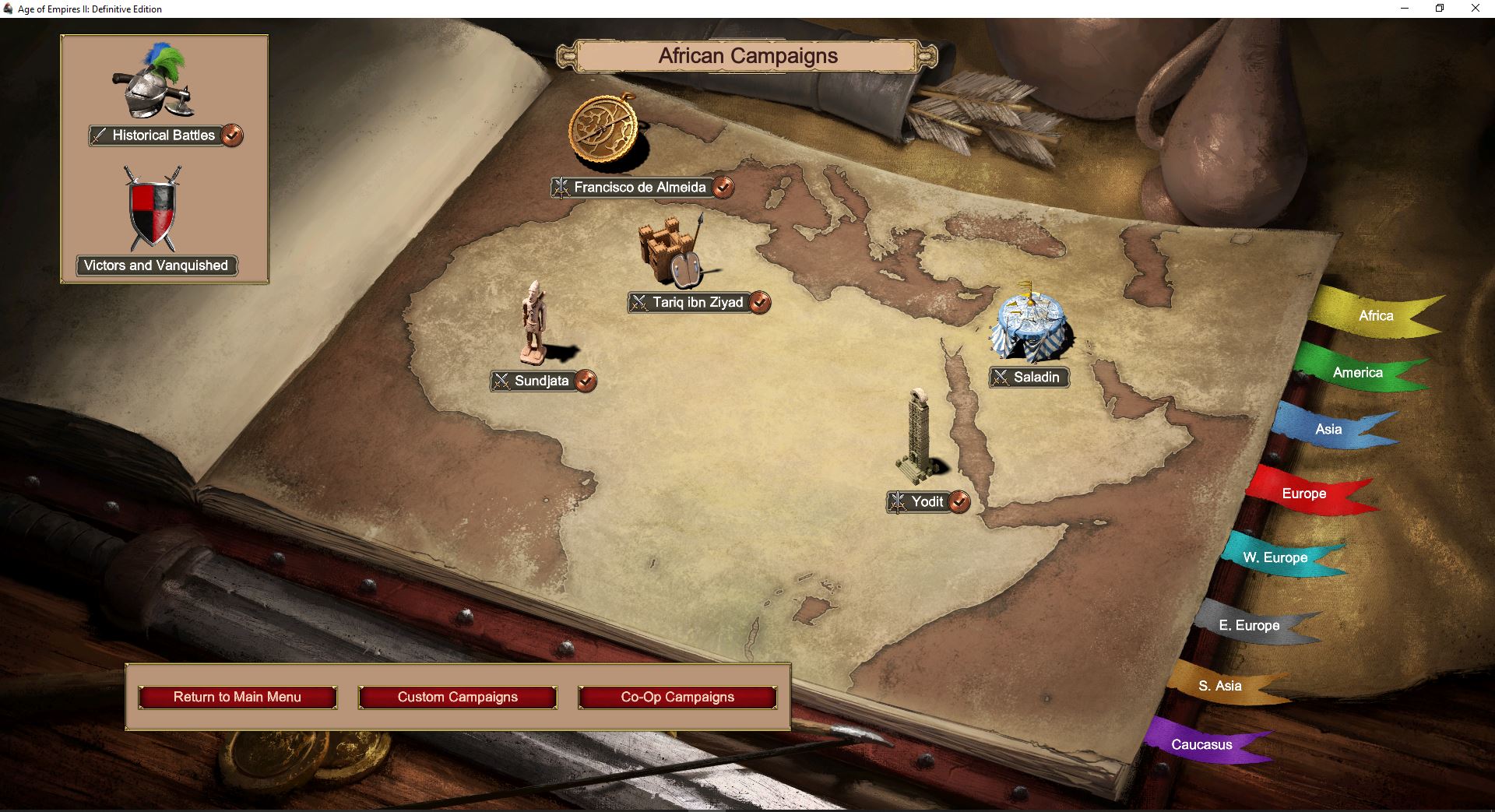Go to Co-Op Campaigns

click(x=677, y=698)
